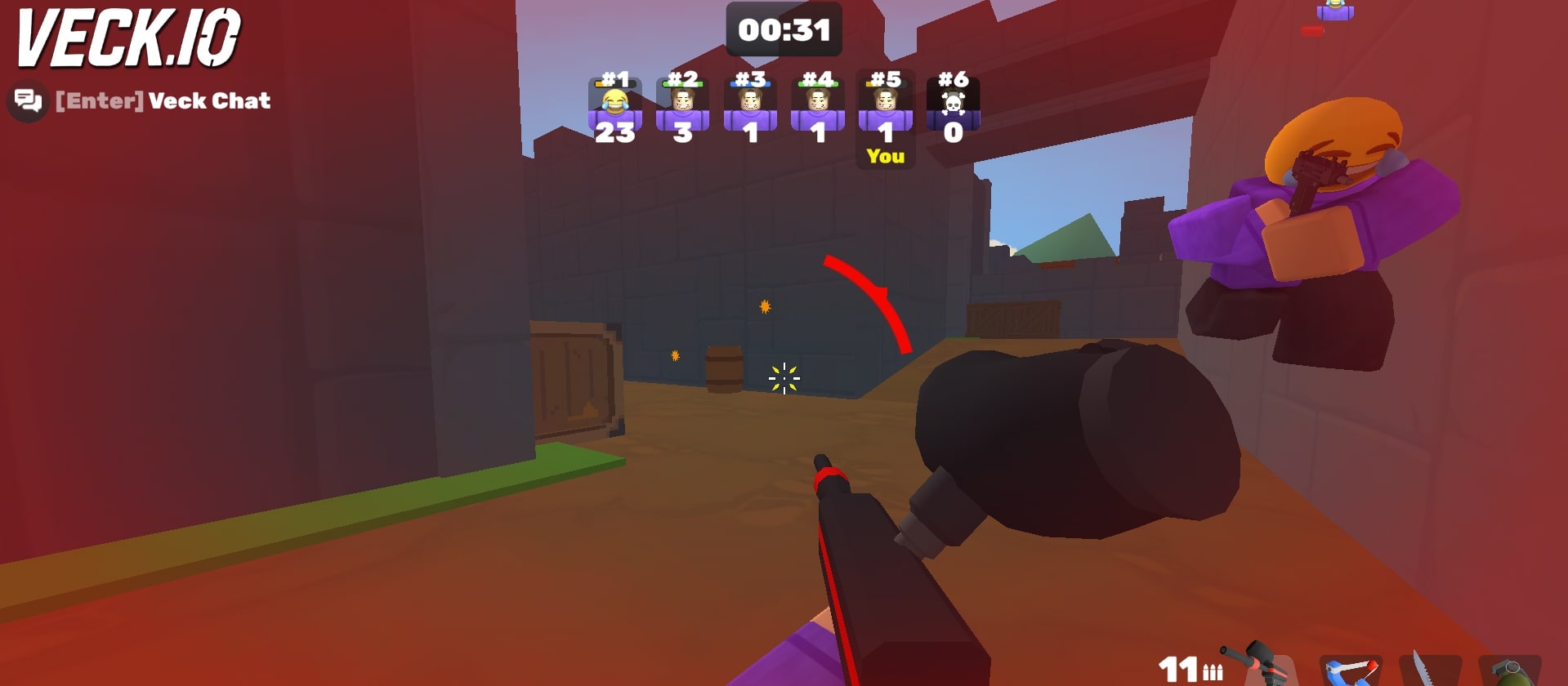Click the blue health bar on rank #3
The width and height of the screenshot is (1568, 686).
(750, 82)
